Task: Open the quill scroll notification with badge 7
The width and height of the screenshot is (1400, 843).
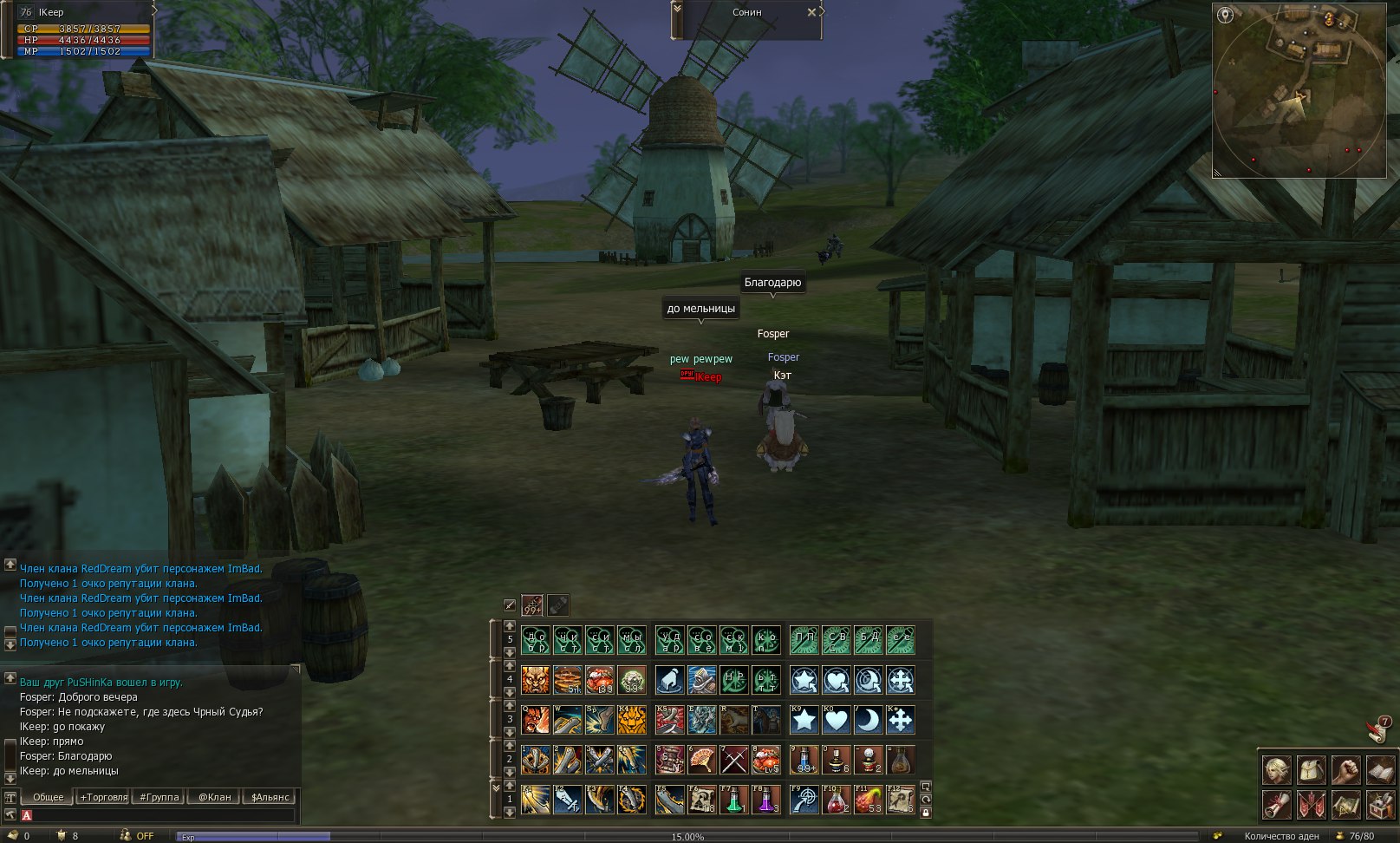Action: 1377,730
